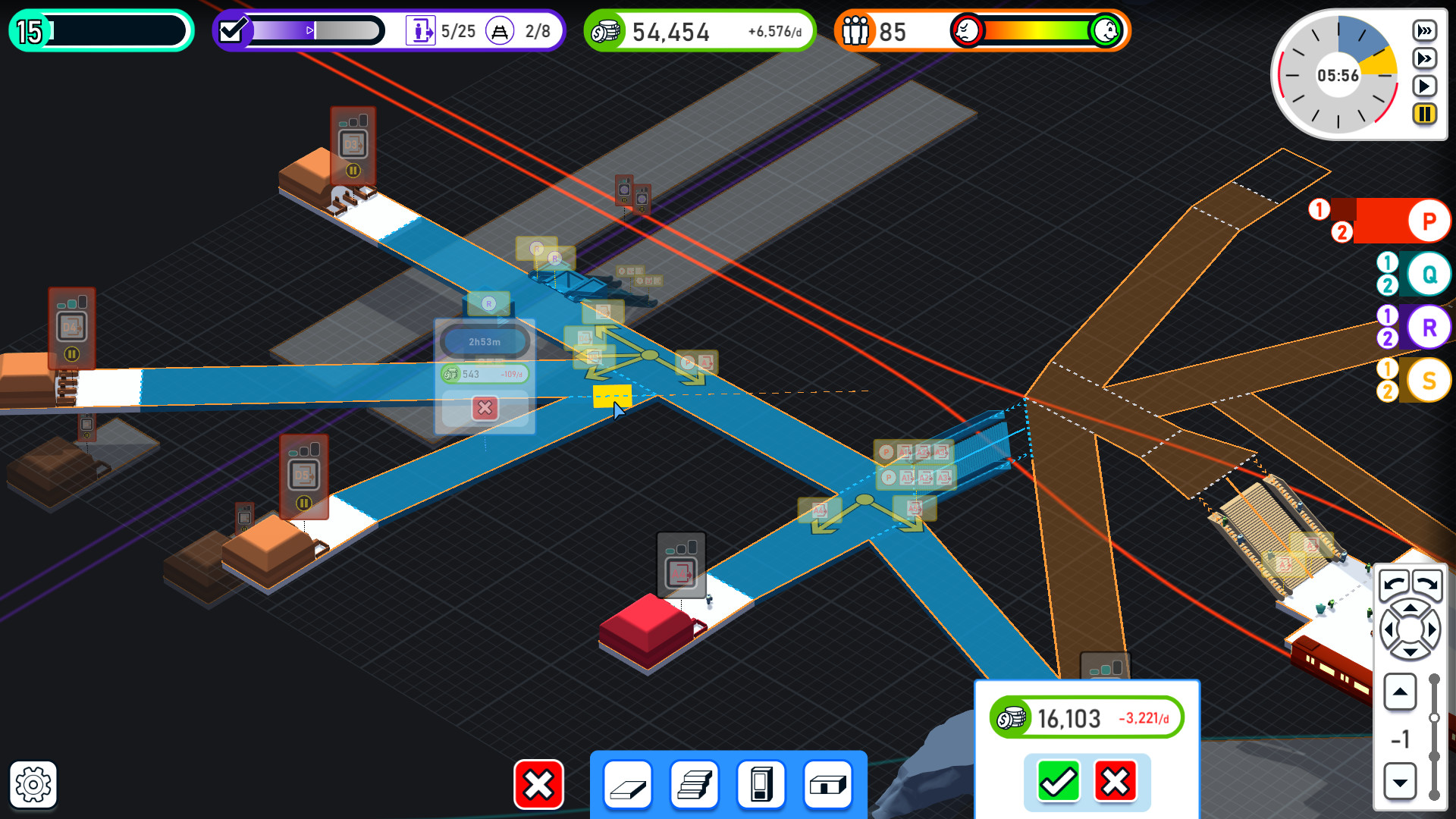Select the room placement tool

point(828,785)
